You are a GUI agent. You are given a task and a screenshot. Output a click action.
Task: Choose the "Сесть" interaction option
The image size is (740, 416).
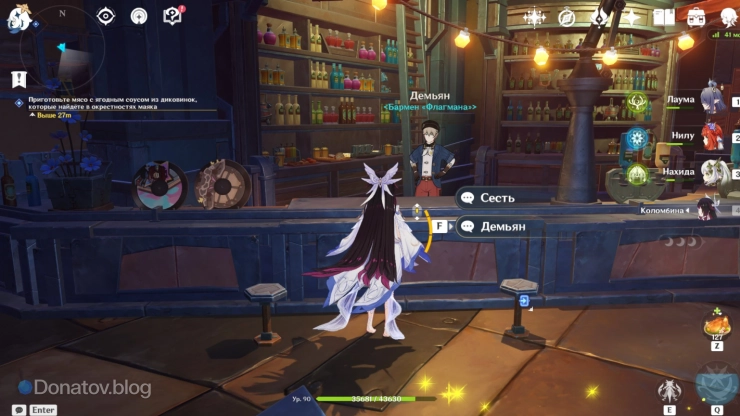[x=497, y=198]
